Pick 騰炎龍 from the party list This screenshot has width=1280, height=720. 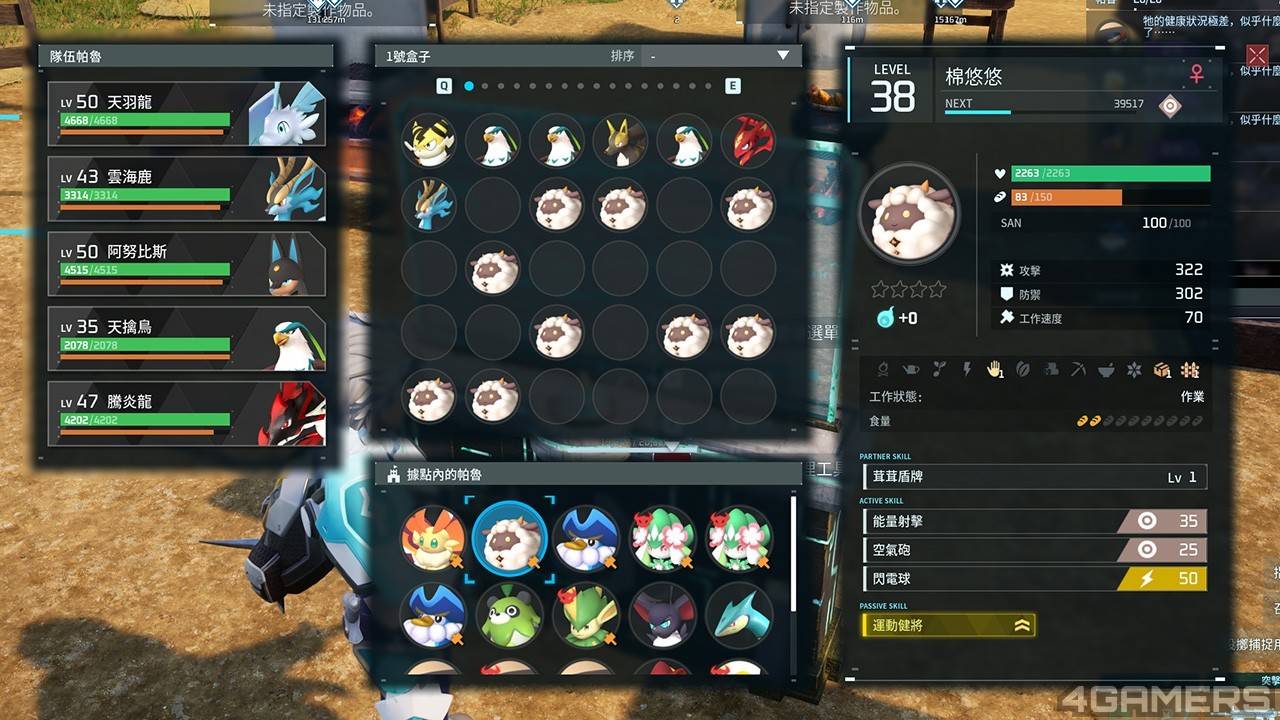coord(186,414)
